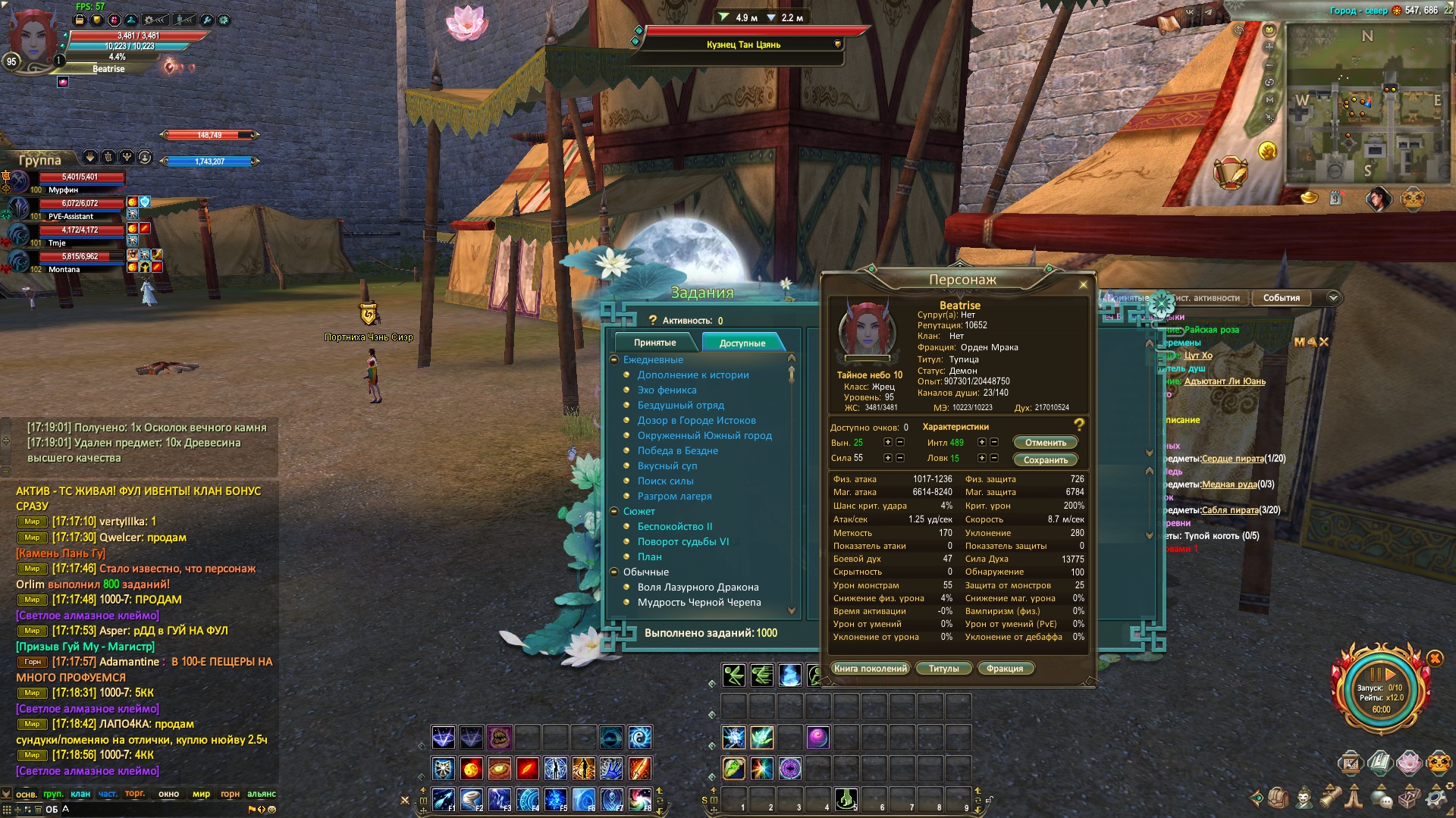Image resolution: width=1456 pixels, height=818 pixels.
Task: Switch to the События tab
Action: pyautogui.click(x=1281, y=298)
